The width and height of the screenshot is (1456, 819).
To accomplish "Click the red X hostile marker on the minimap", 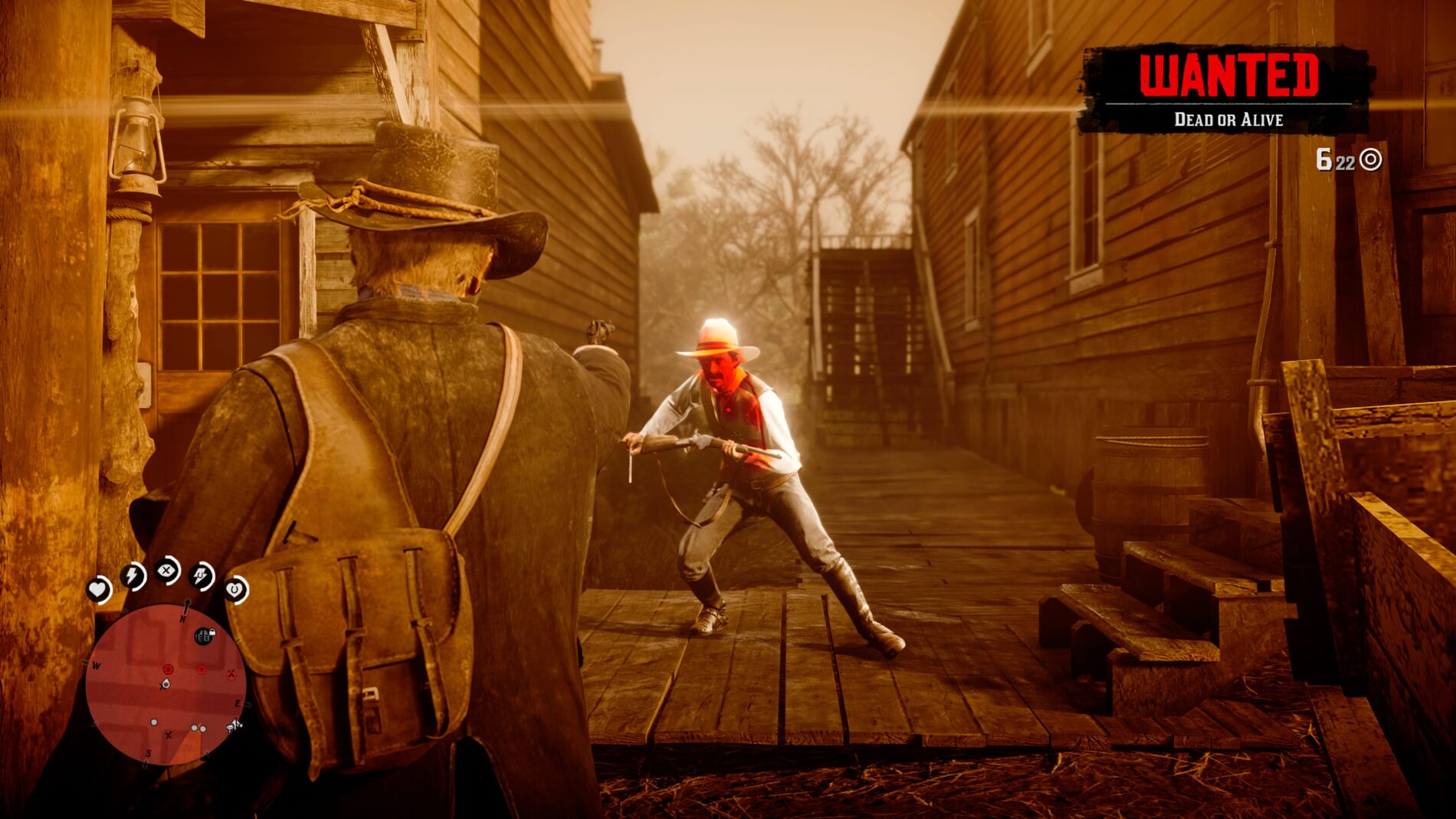I will (x=231, y=672).
